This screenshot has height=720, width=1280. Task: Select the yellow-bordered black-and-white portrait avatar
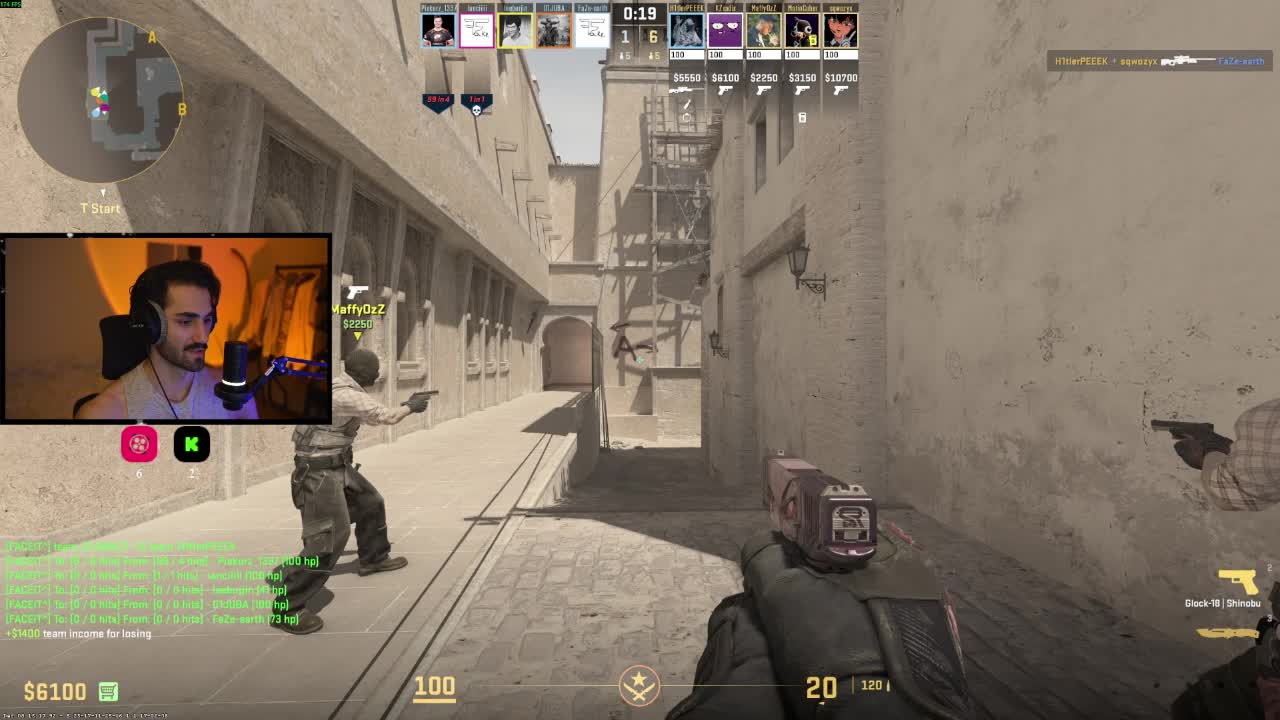click(515, 31)
